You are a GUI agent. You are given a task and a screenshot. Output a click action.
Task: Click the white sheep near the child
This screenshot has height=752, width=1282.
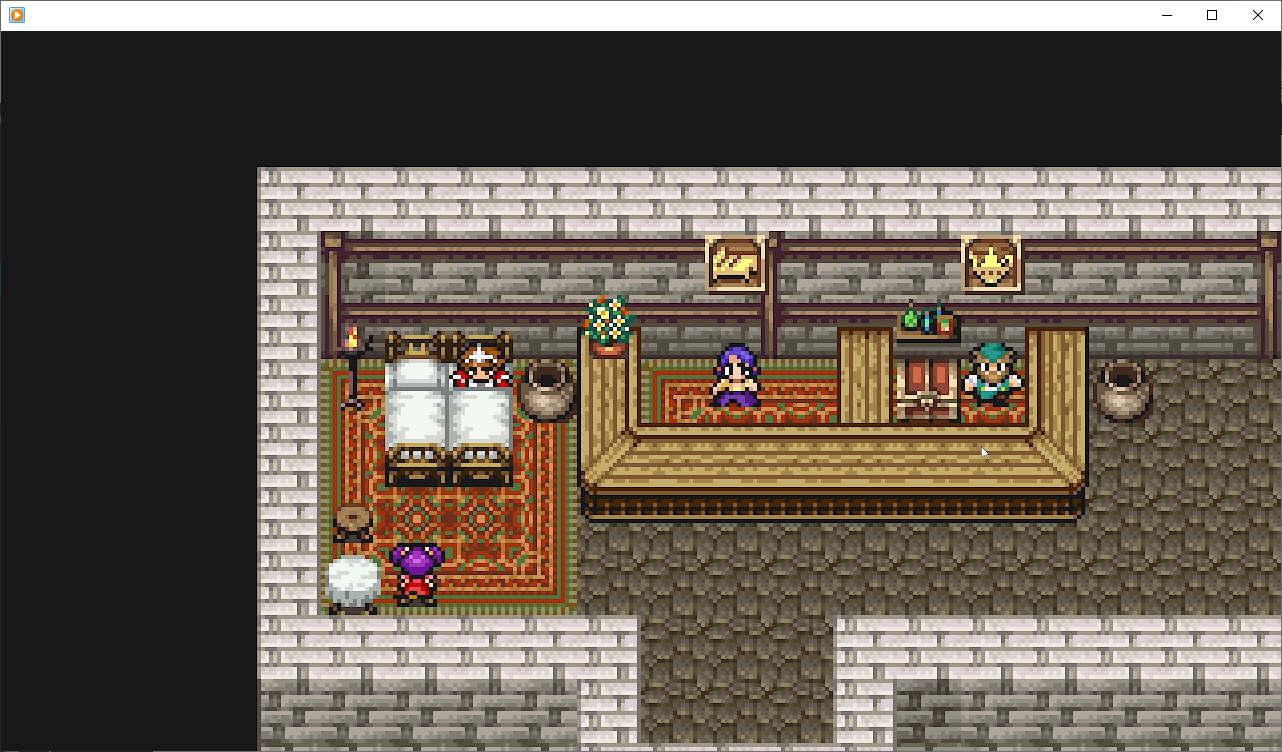tap(352, 580)
